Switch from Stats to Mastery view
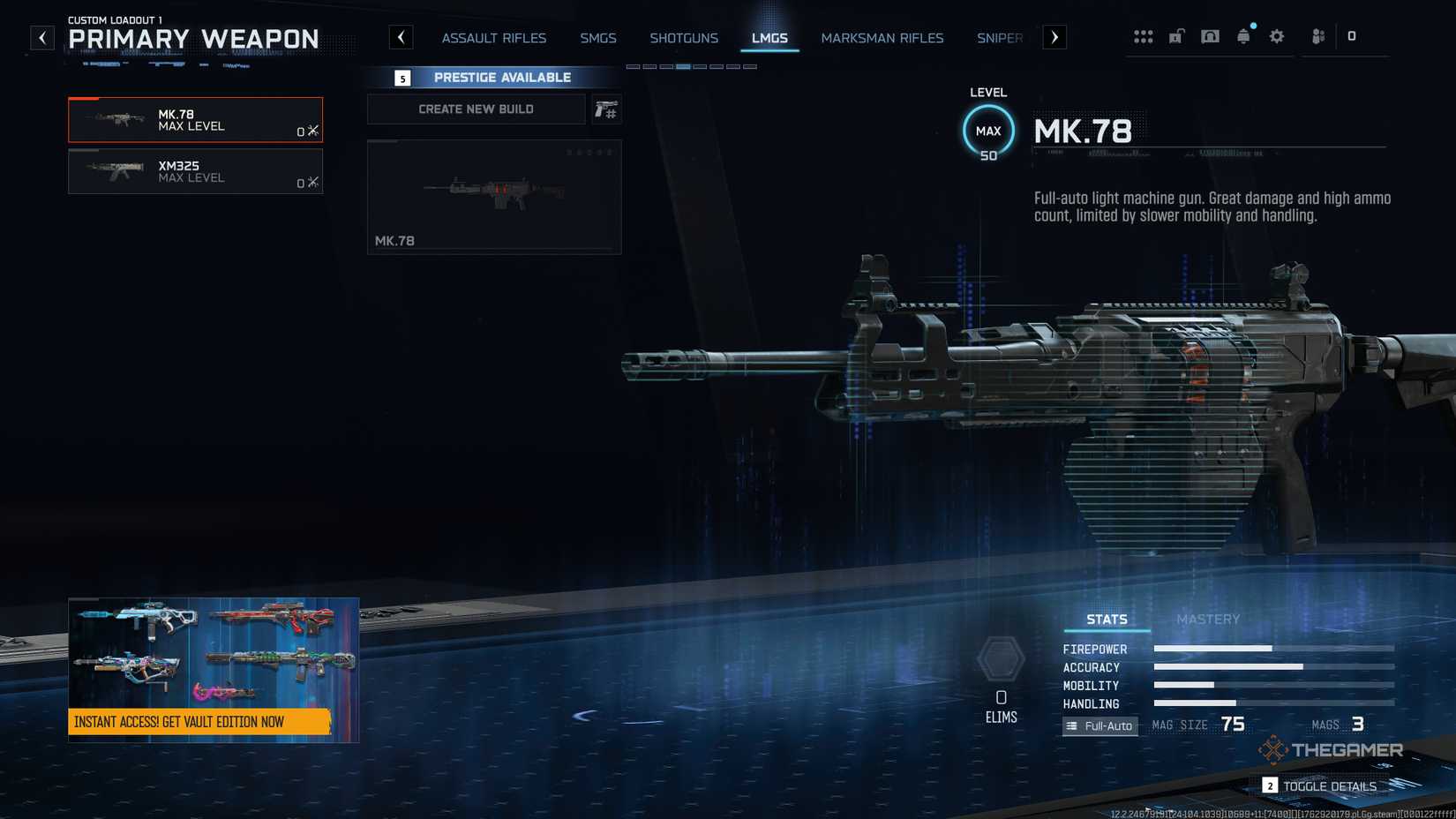 1210,619
